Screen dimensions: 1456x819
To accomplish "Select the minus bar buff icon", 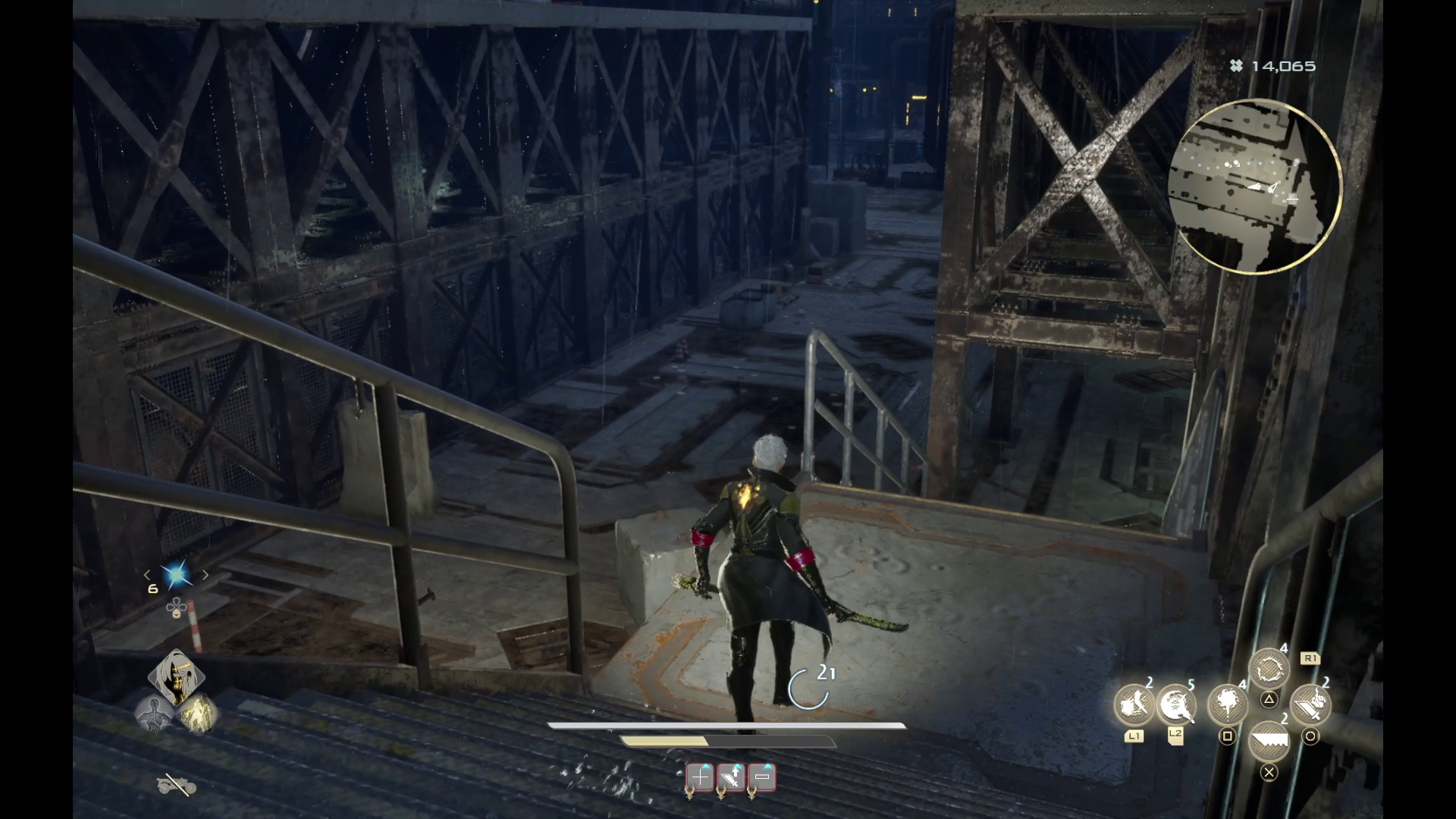I will 762,777.
